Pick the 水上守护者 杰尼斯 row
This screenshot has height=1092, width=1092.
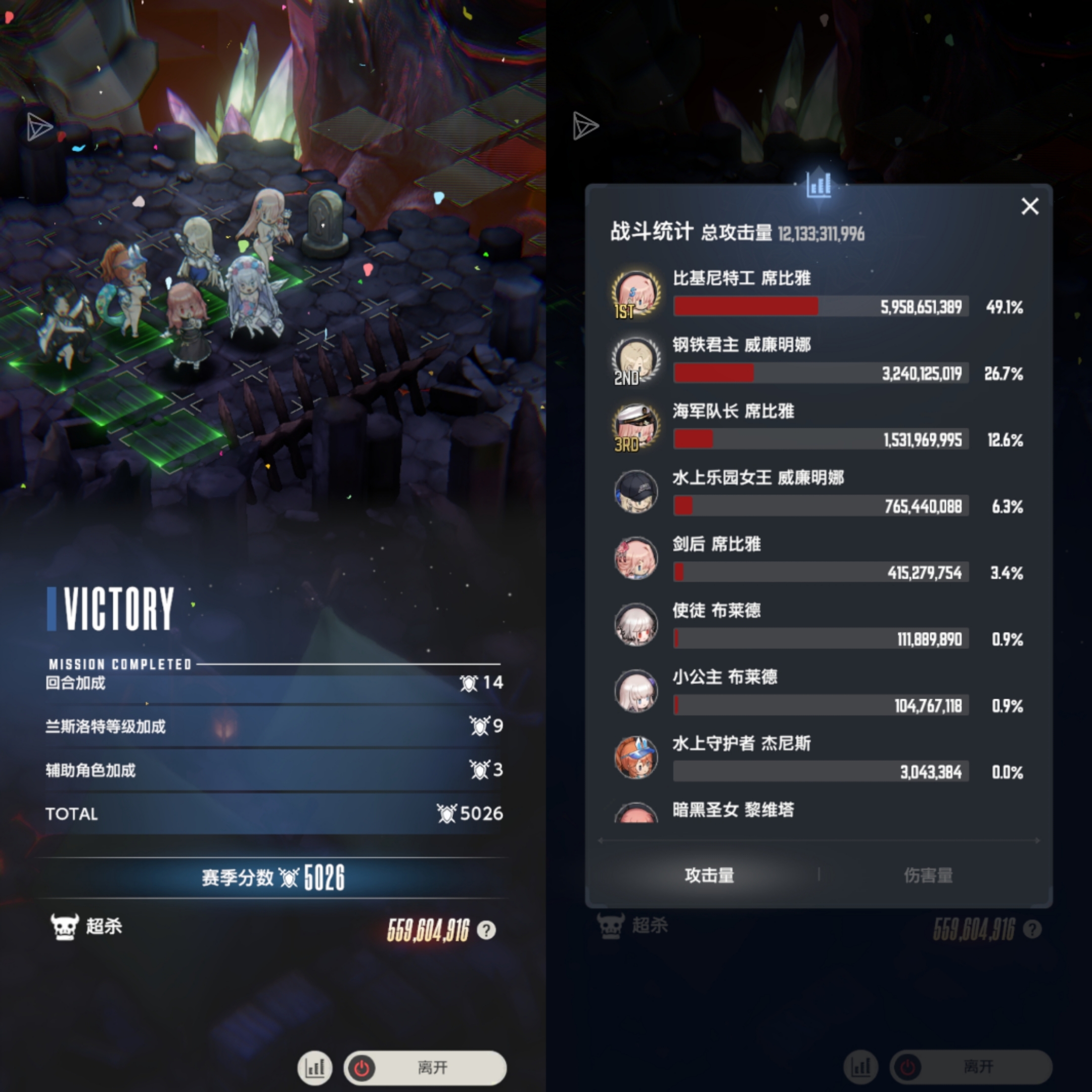[820, 758]
